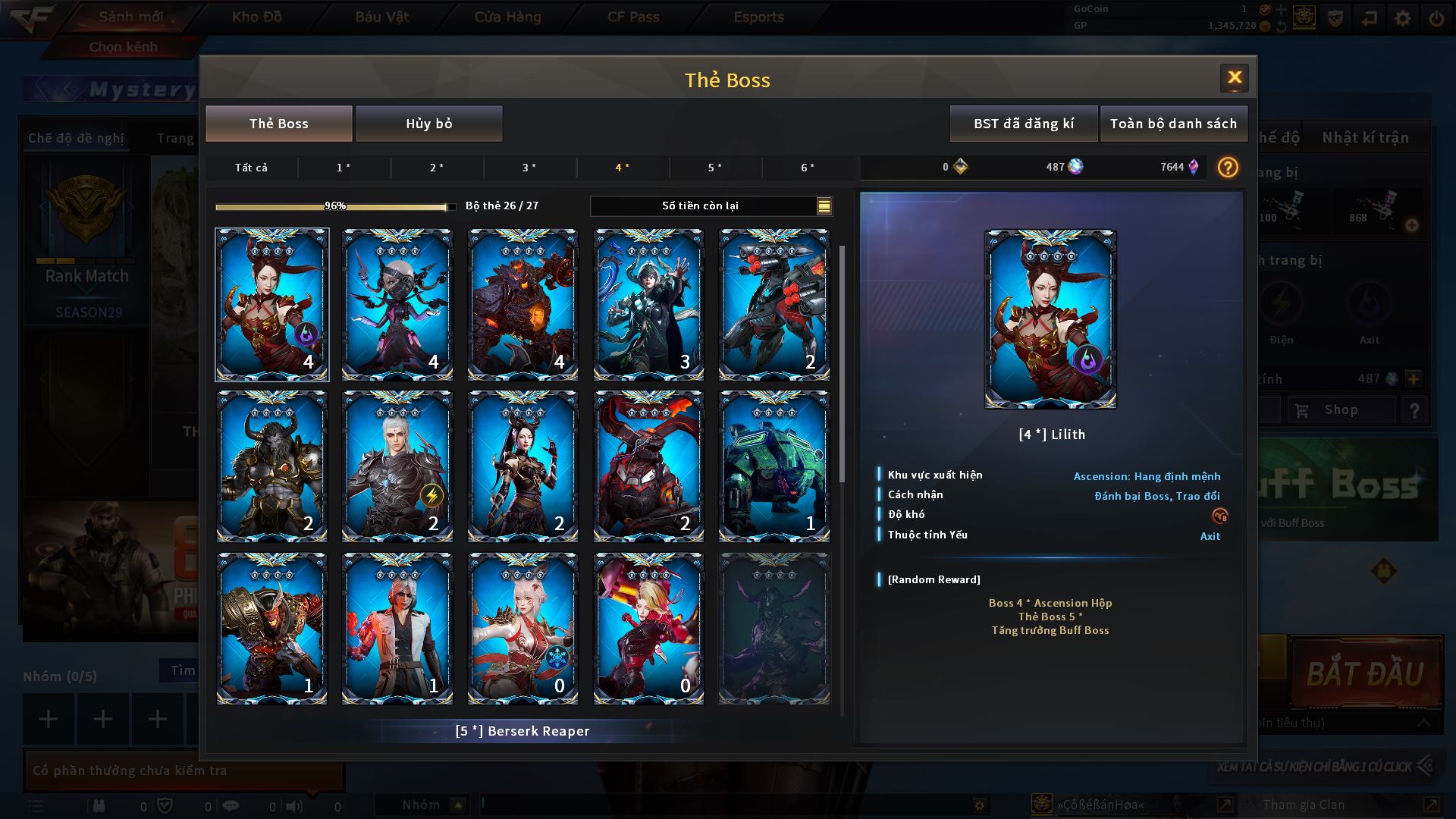This screenshot has width=1456, height=819.
Task: Select the Lilith boss card in grid
Action: (x=271, y=304)
